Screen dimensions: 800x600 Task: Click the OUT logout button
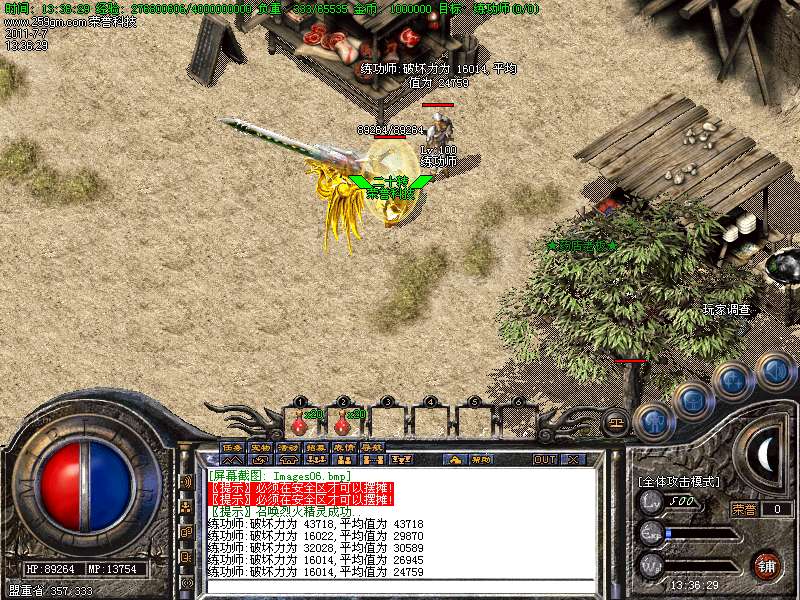pos(545,459)
